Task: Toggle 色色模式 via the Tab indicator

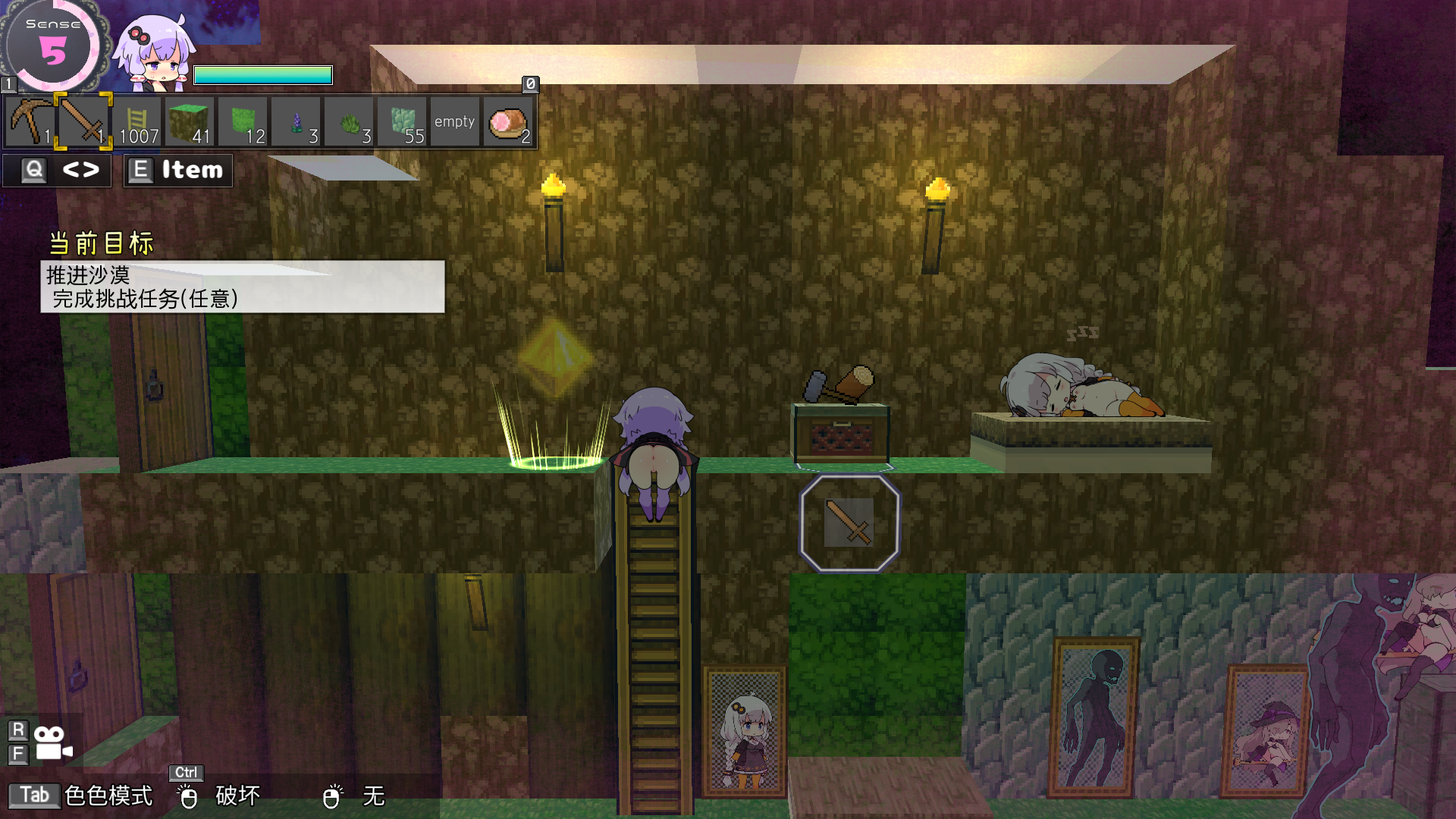Action: click(x=35, y=795)
